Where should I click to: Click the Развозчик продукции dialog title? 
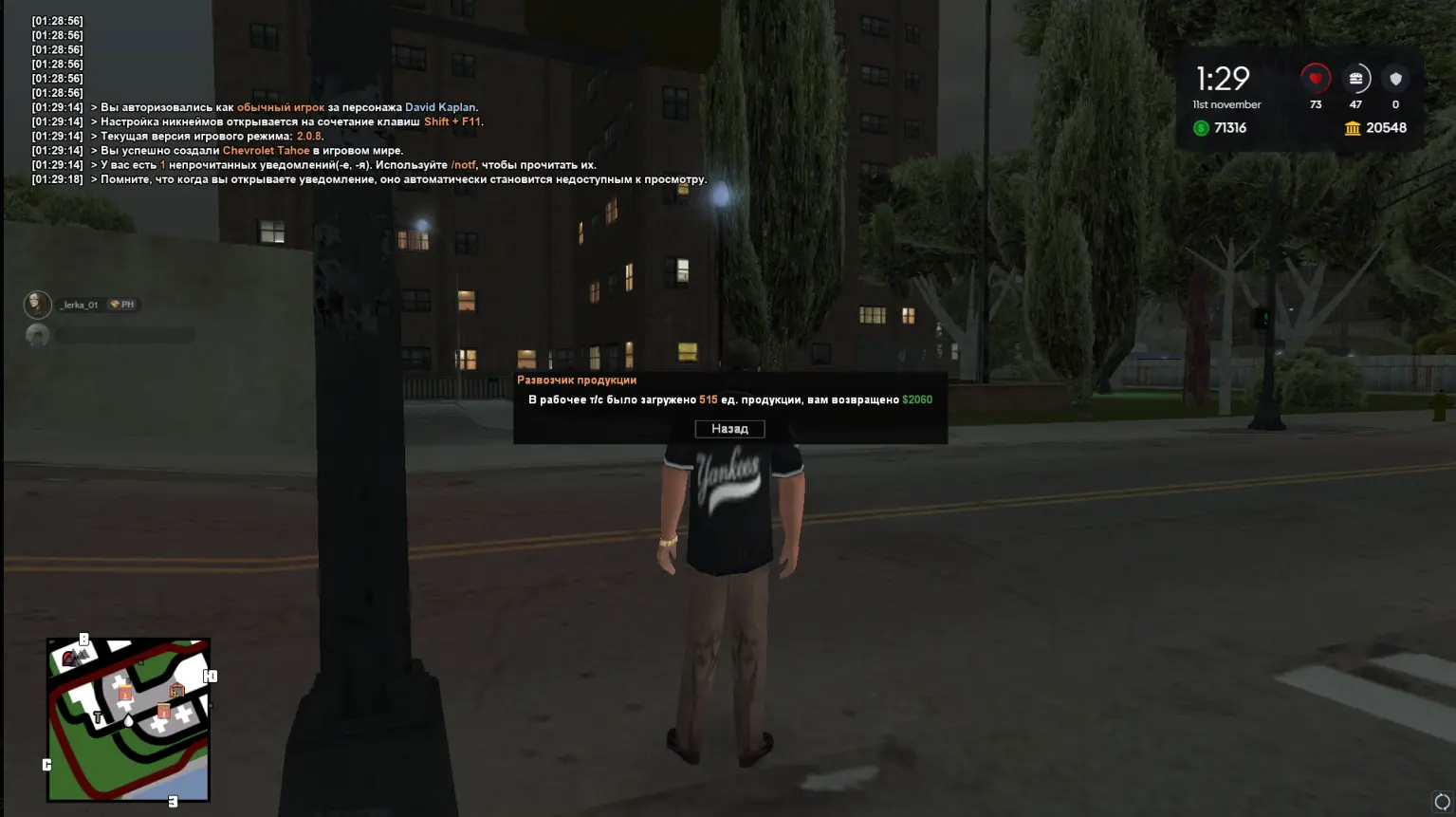578,379
